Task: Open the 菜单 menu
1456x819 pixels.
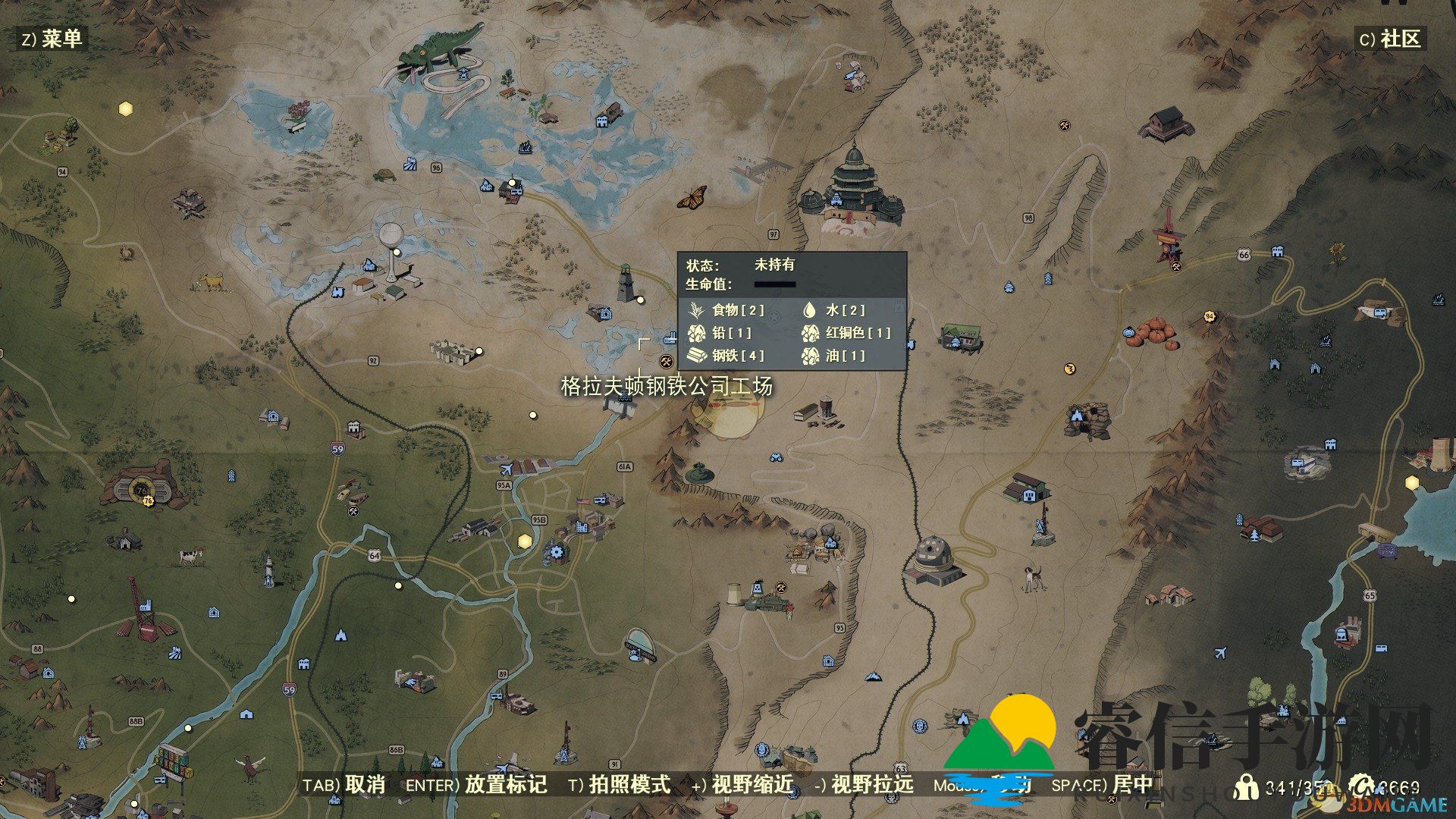Action: point(52,39)
